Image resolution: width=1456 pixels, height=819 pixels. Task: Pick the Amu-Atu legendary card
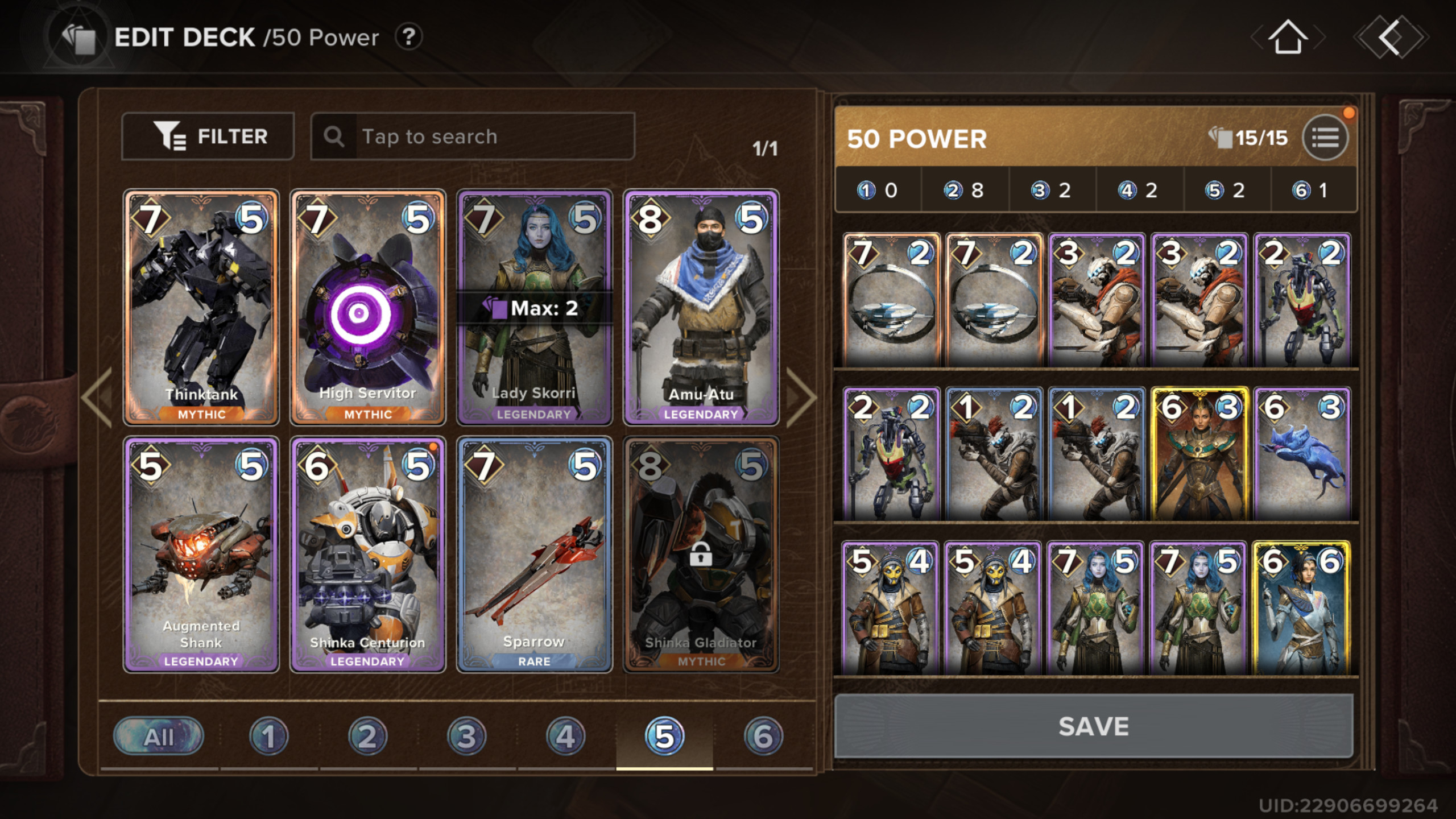[701, 307]
